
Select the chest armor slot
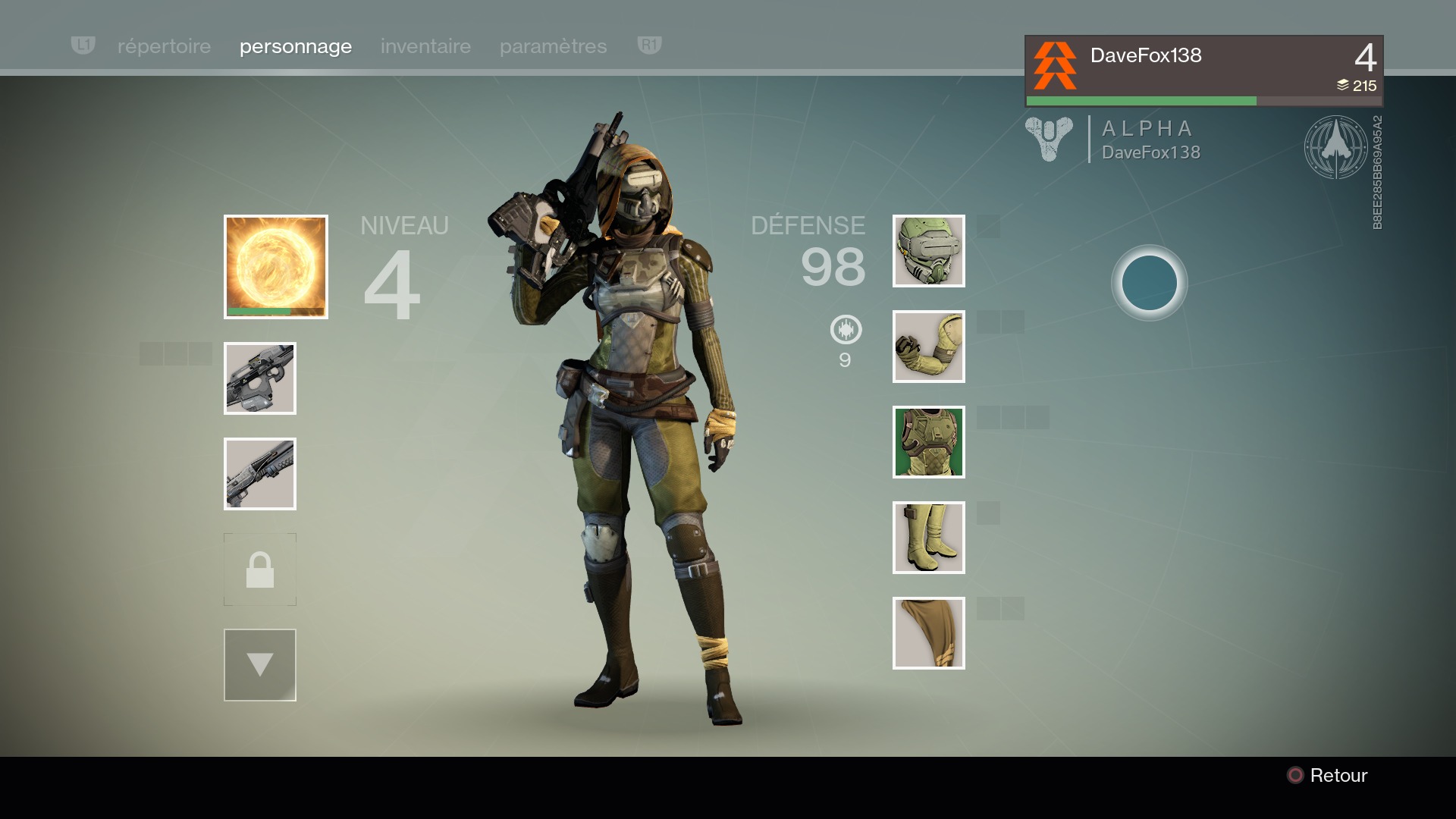pos(929,442)
